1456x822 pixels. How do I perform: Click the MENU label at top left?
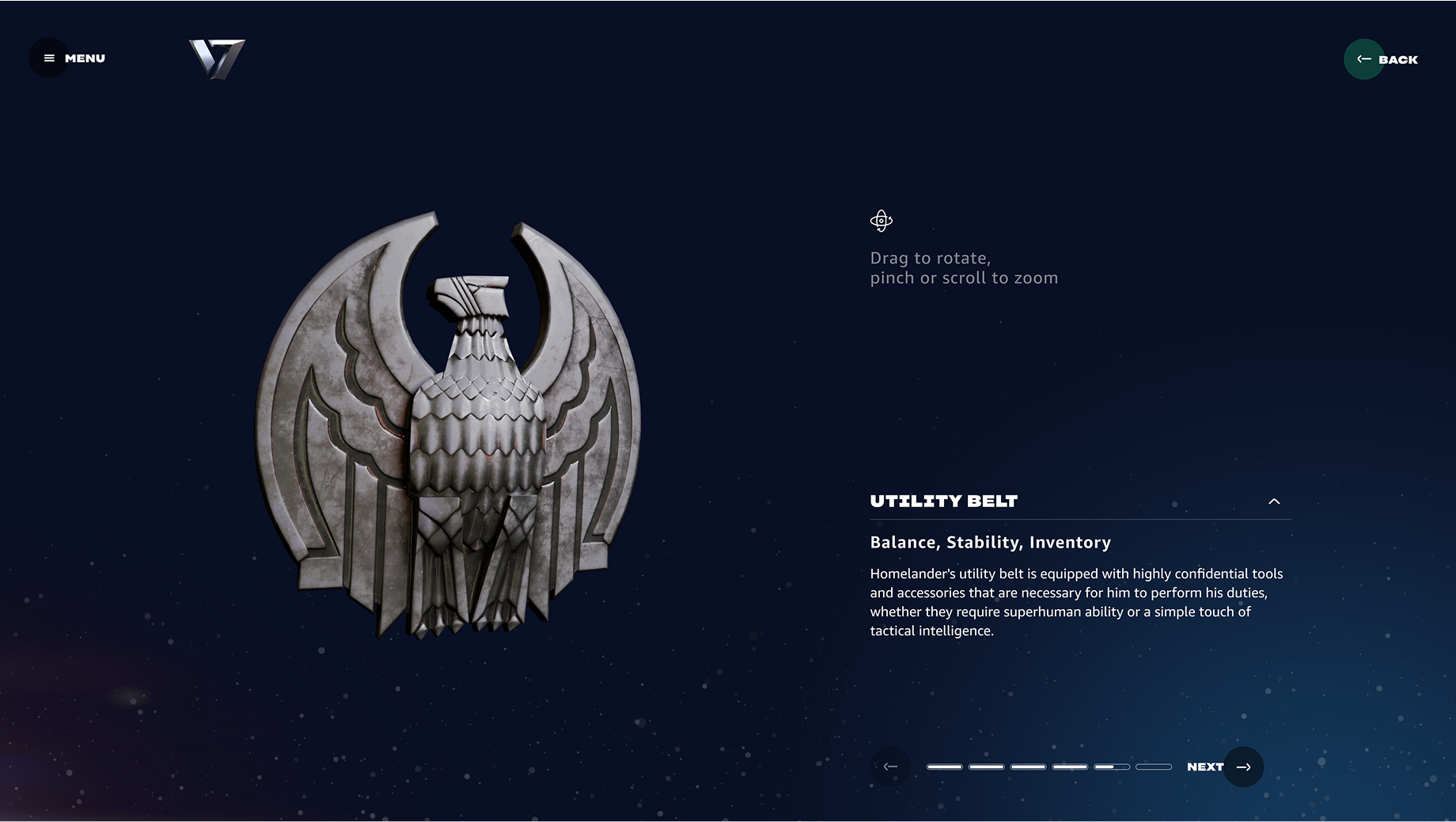(x=85, y=57)
